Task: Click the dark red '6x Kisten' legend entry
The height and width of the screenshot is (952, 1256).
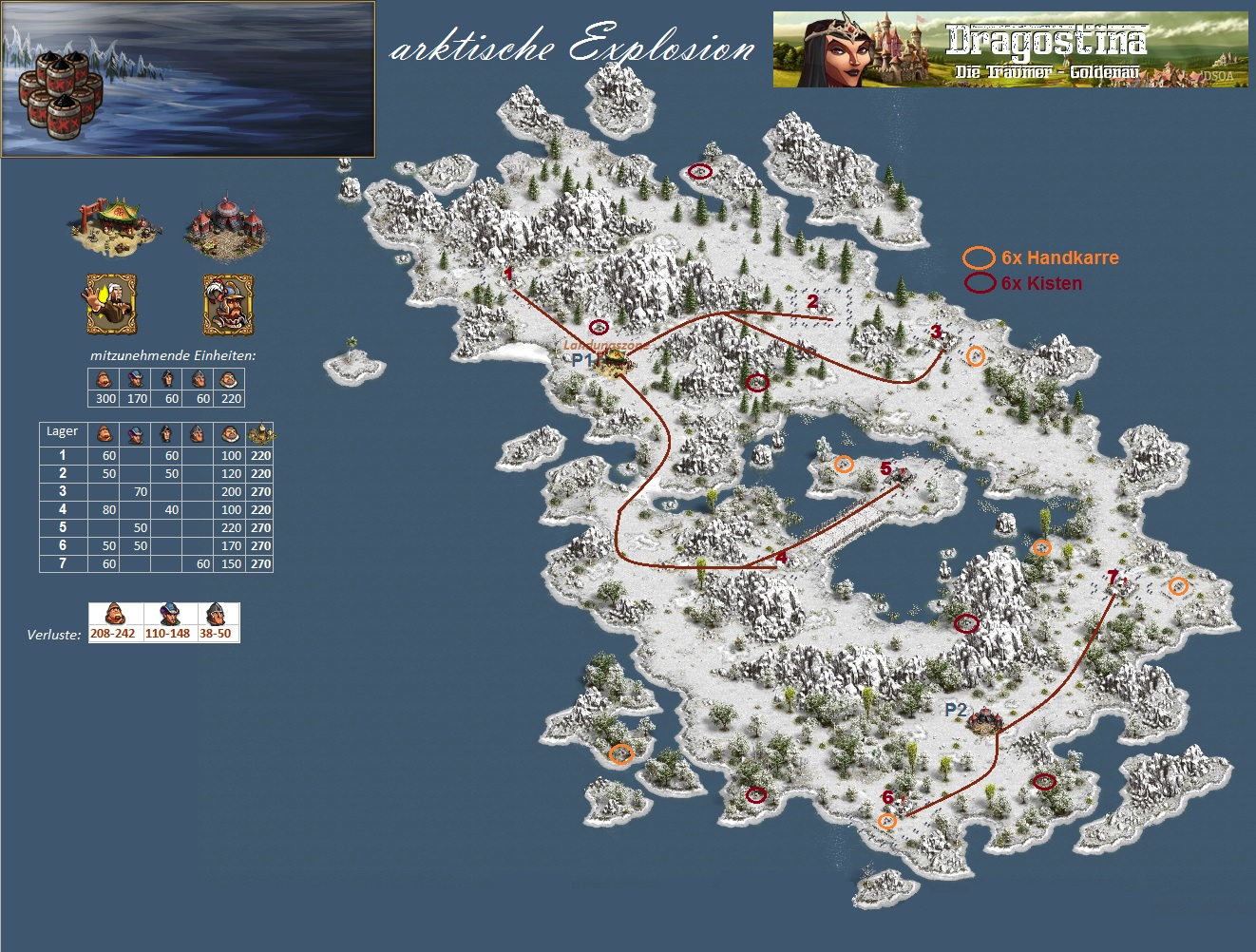Action: (x=1023, y=283)
